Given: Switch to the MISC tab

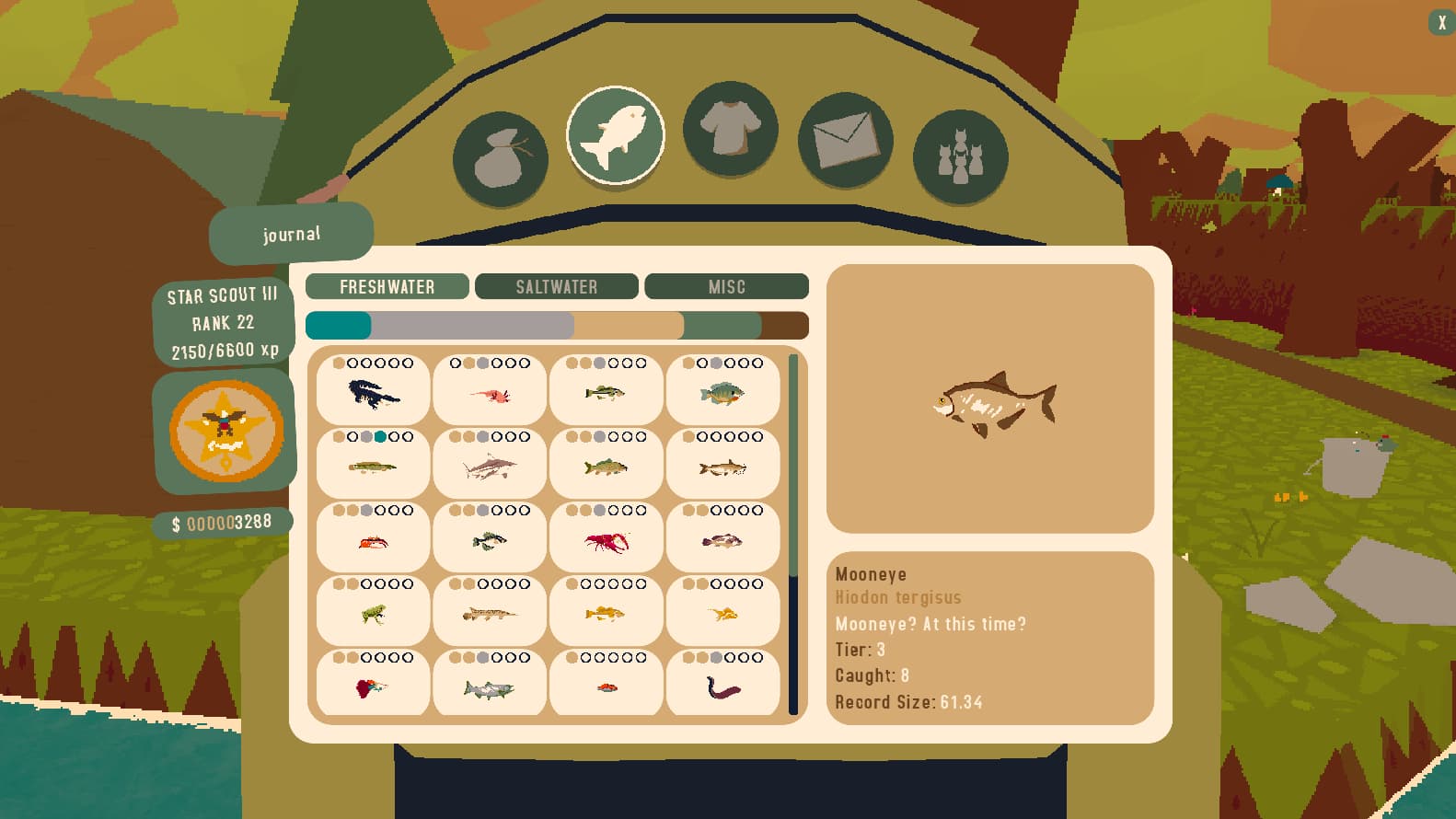Looking at the screenshot, I should click(726, 286).
